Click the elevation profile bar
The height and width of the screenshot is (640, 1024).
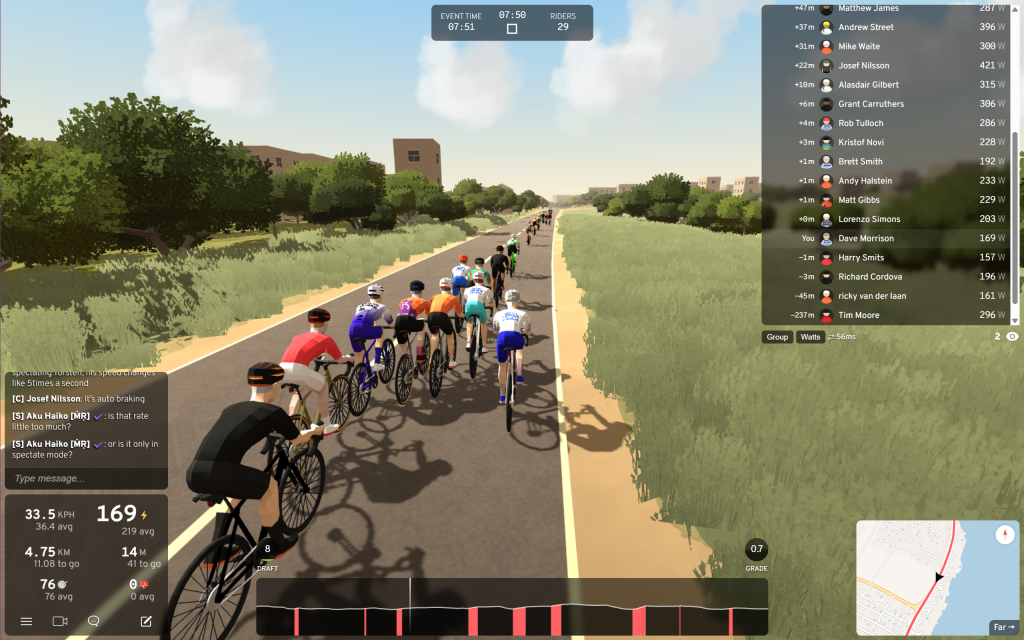pos(511,607)
